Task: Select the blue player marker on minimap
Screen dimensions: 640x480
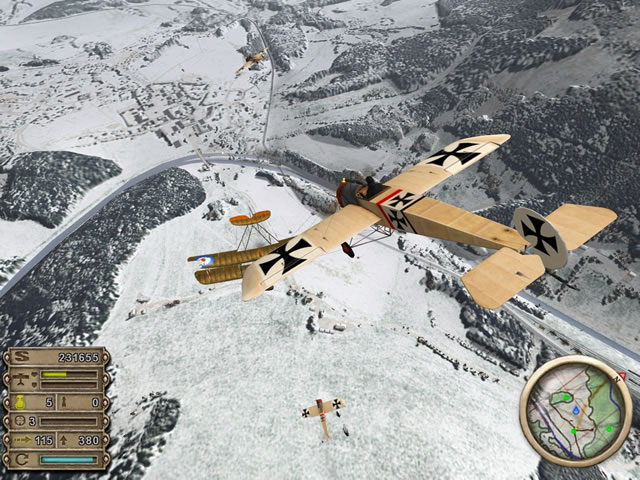Action: pos(577,410)
